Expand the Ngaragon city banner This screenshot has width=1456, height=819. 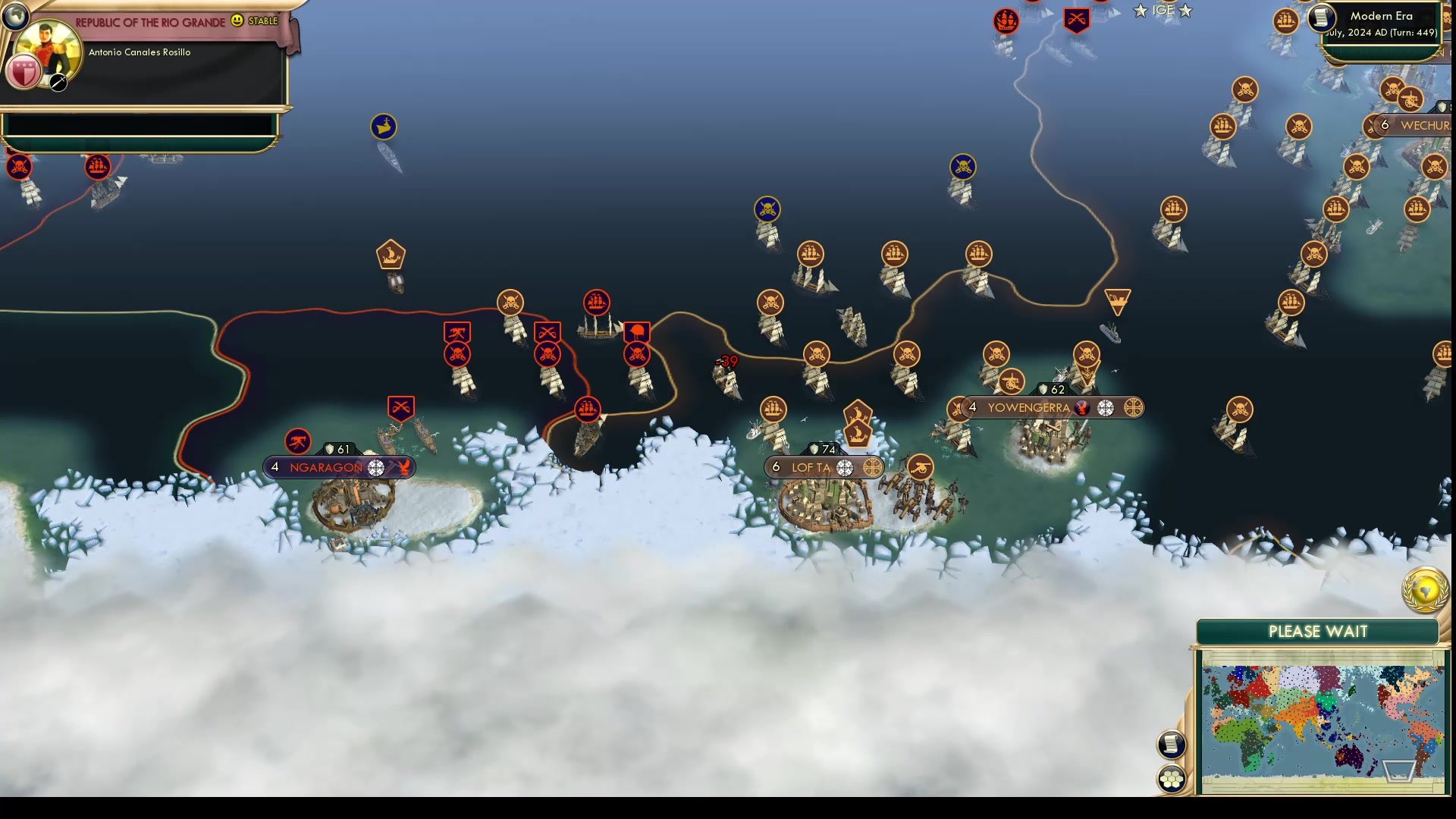326,468
